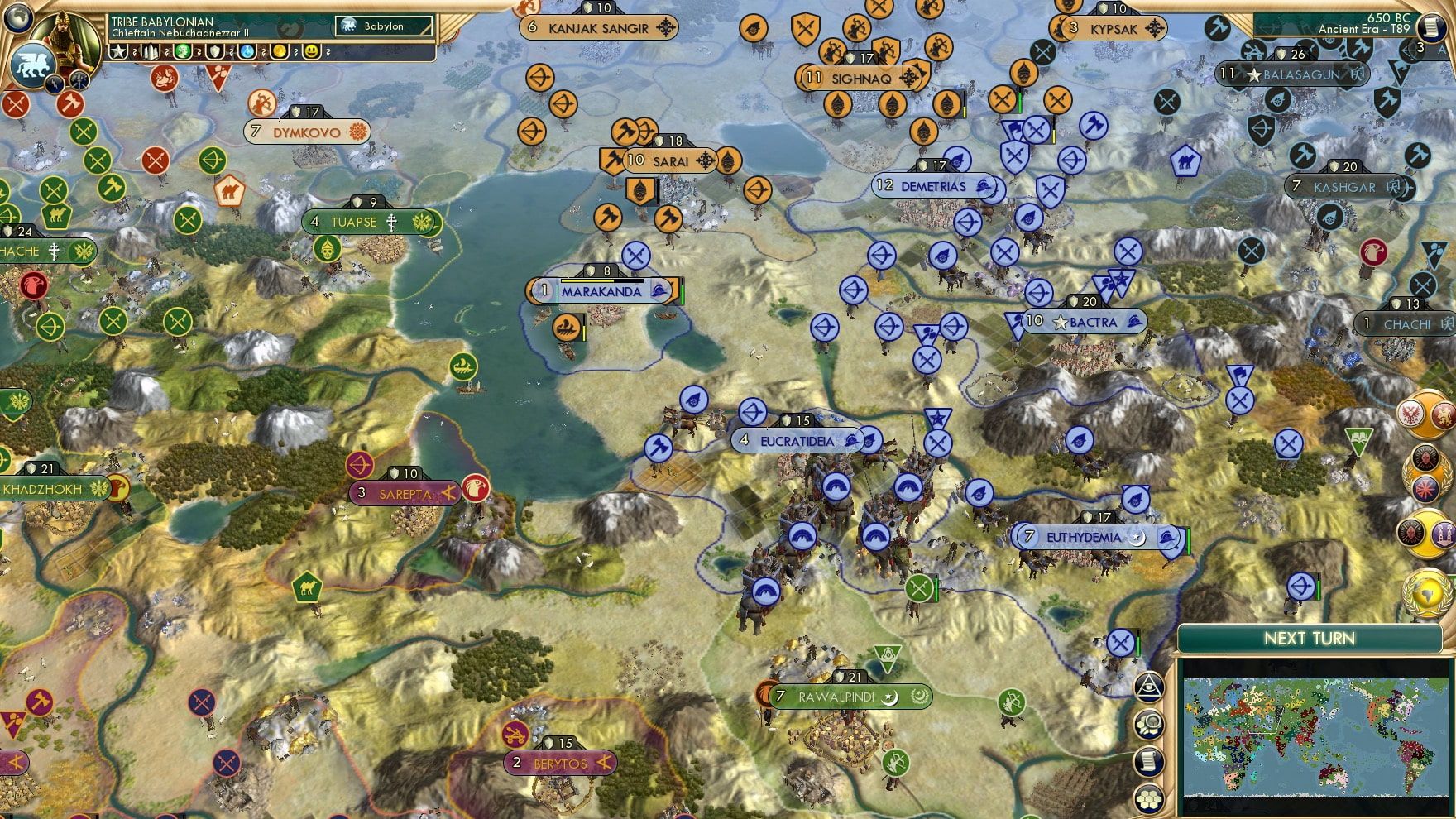Toggle the eye-in-pyramid overlay above the minimap
1456x819 pixels.
click(x=1148, y=687)
